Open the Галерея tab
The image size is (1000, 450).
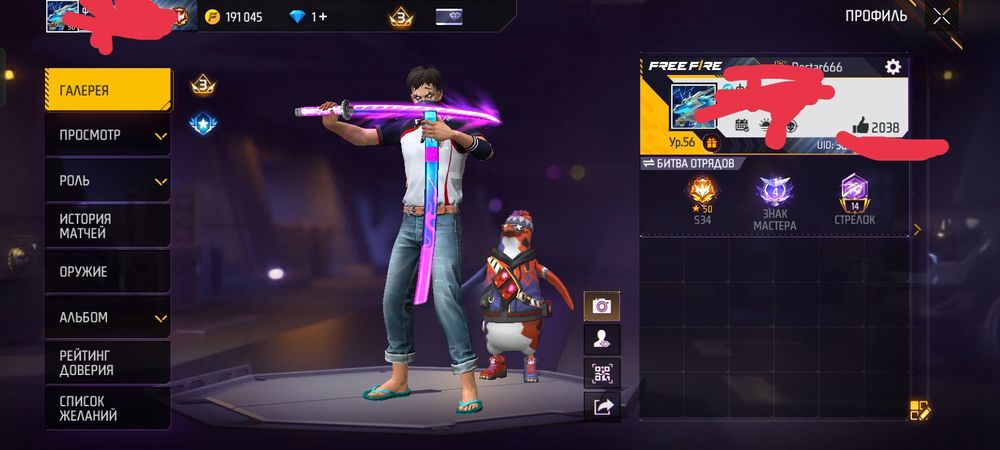107,90
